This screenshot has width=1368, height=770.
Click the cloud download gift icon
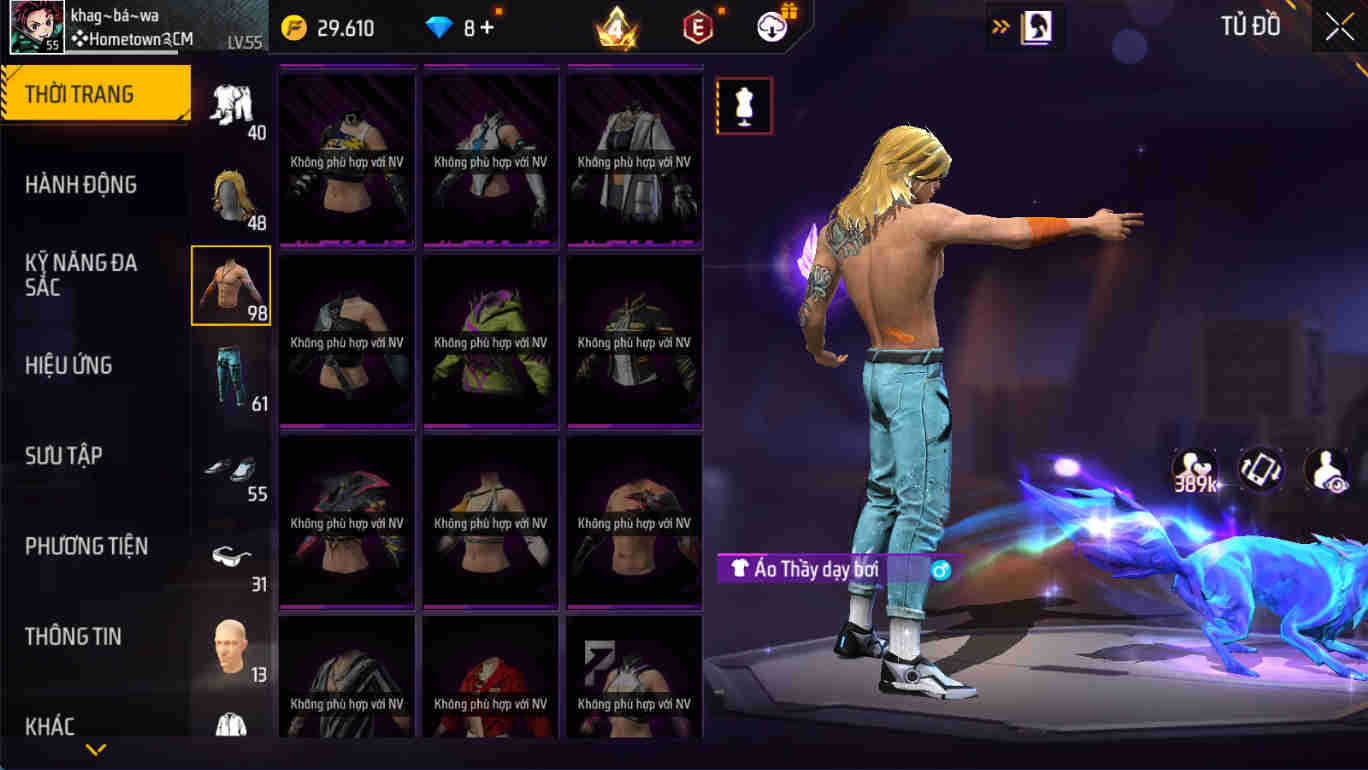point(771,26)
